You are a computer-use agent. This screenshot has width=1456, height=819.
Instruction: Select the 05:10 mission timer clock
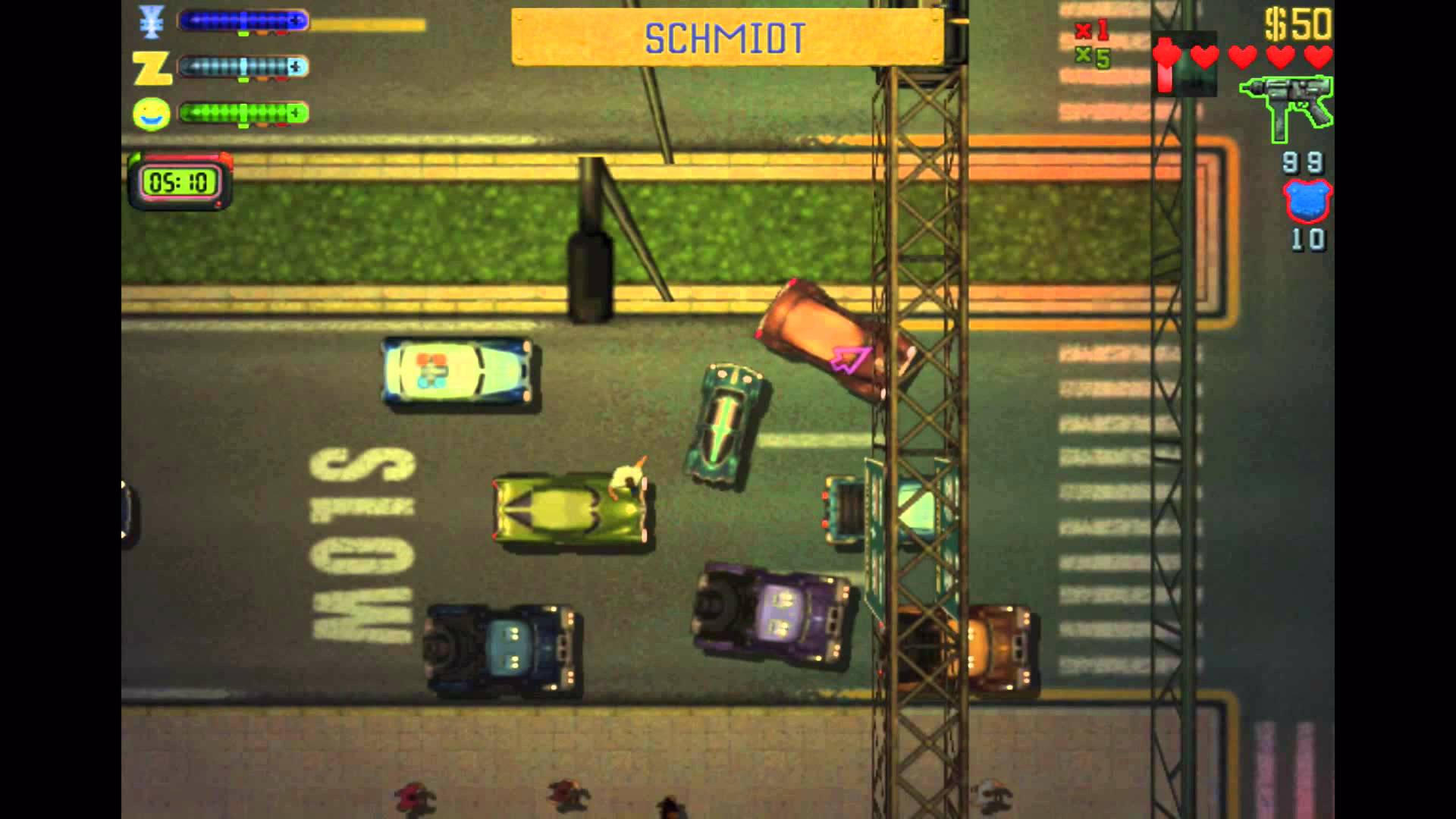tap(179, 180)
